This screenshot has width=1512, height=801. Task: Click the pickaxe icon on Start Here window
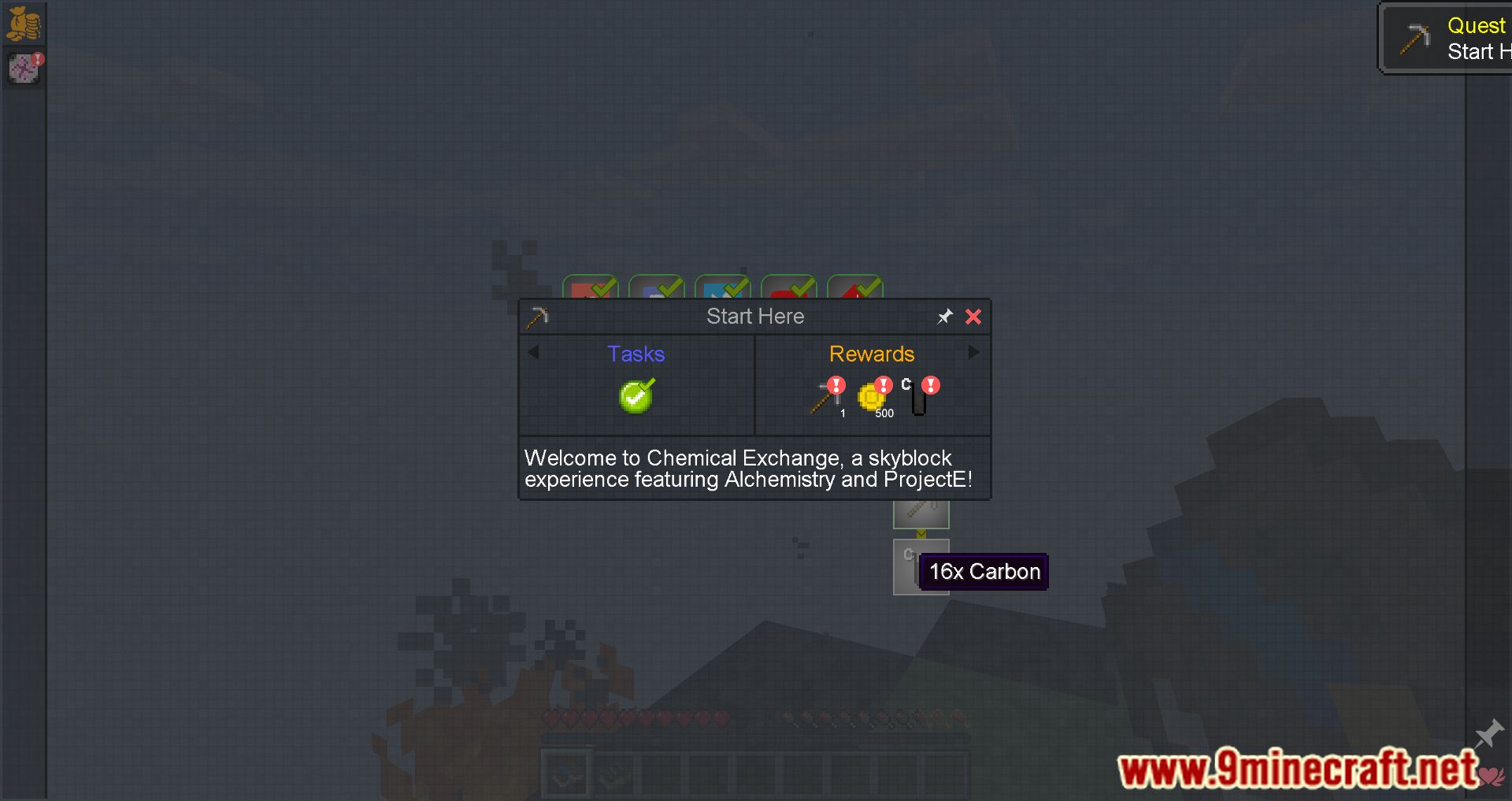click(538, 316)
